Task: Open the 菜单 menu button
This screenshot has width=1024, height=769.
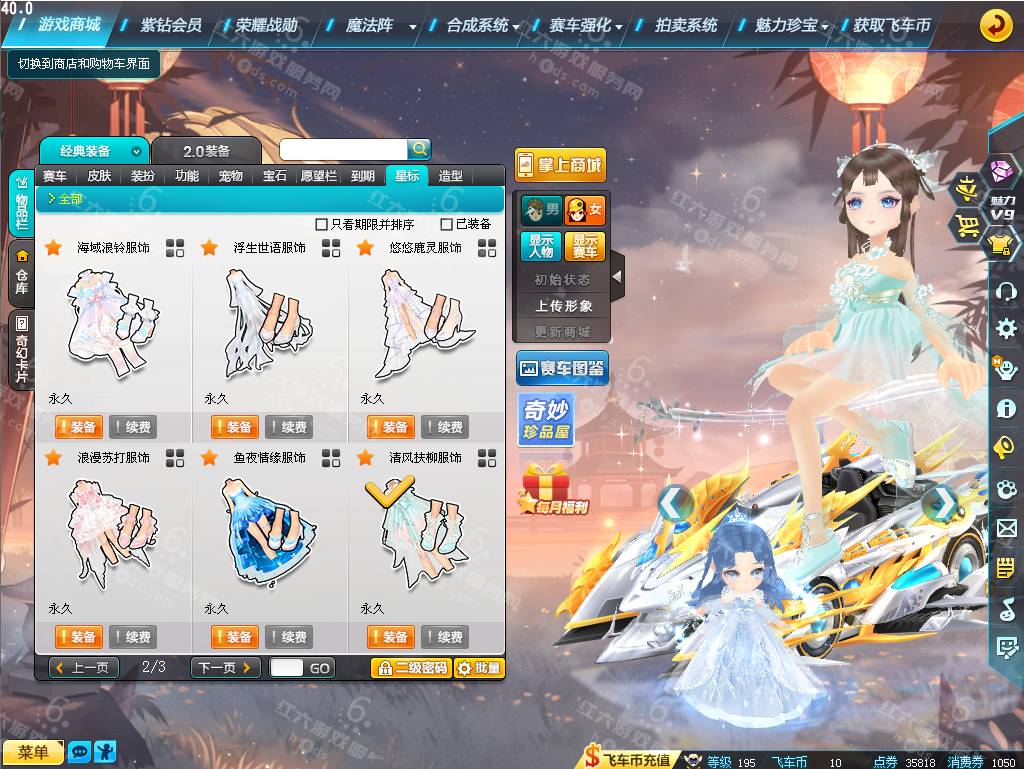Action: point(32,751)
